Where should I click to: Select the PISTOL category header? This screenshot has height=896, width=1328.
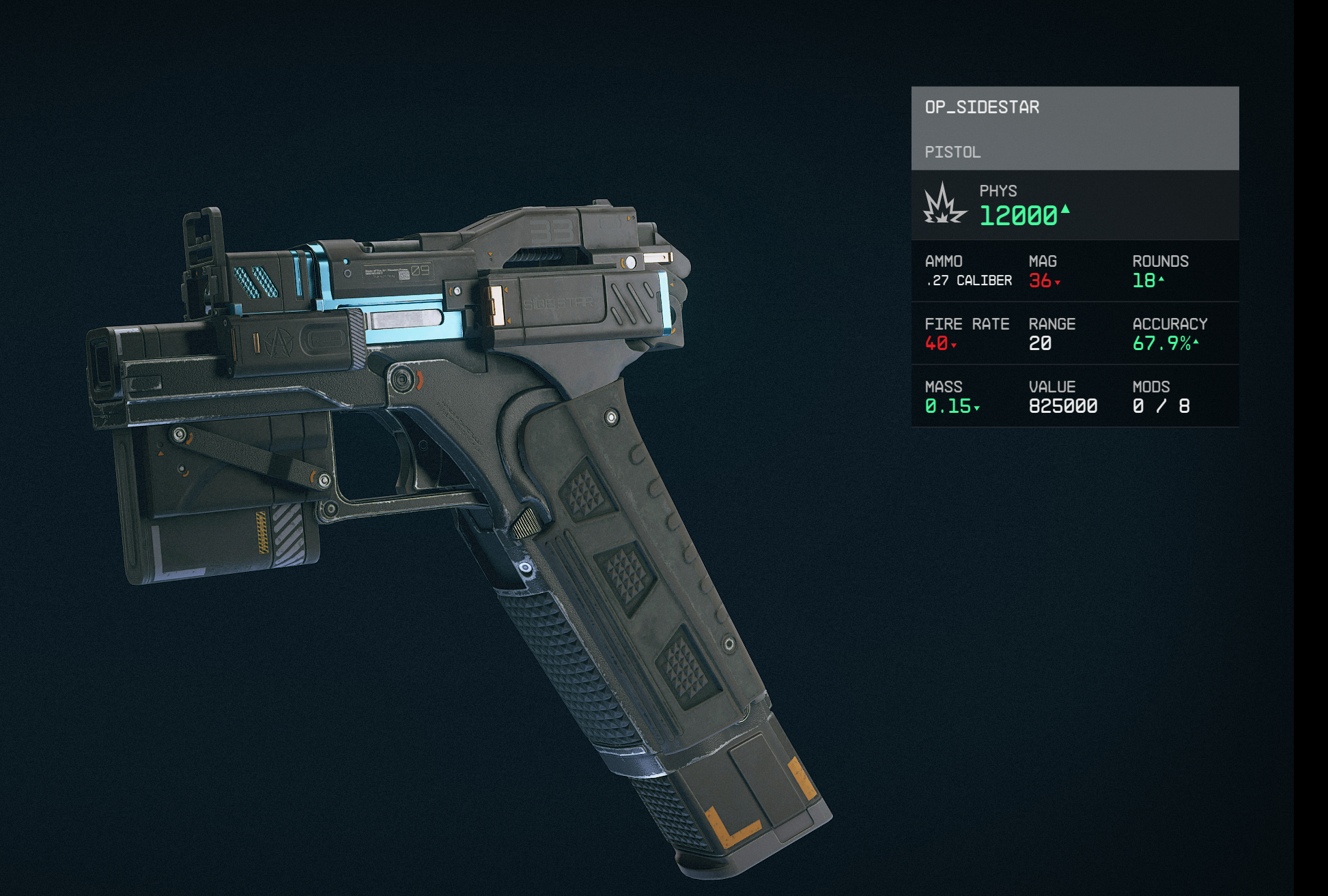[952, 151]
